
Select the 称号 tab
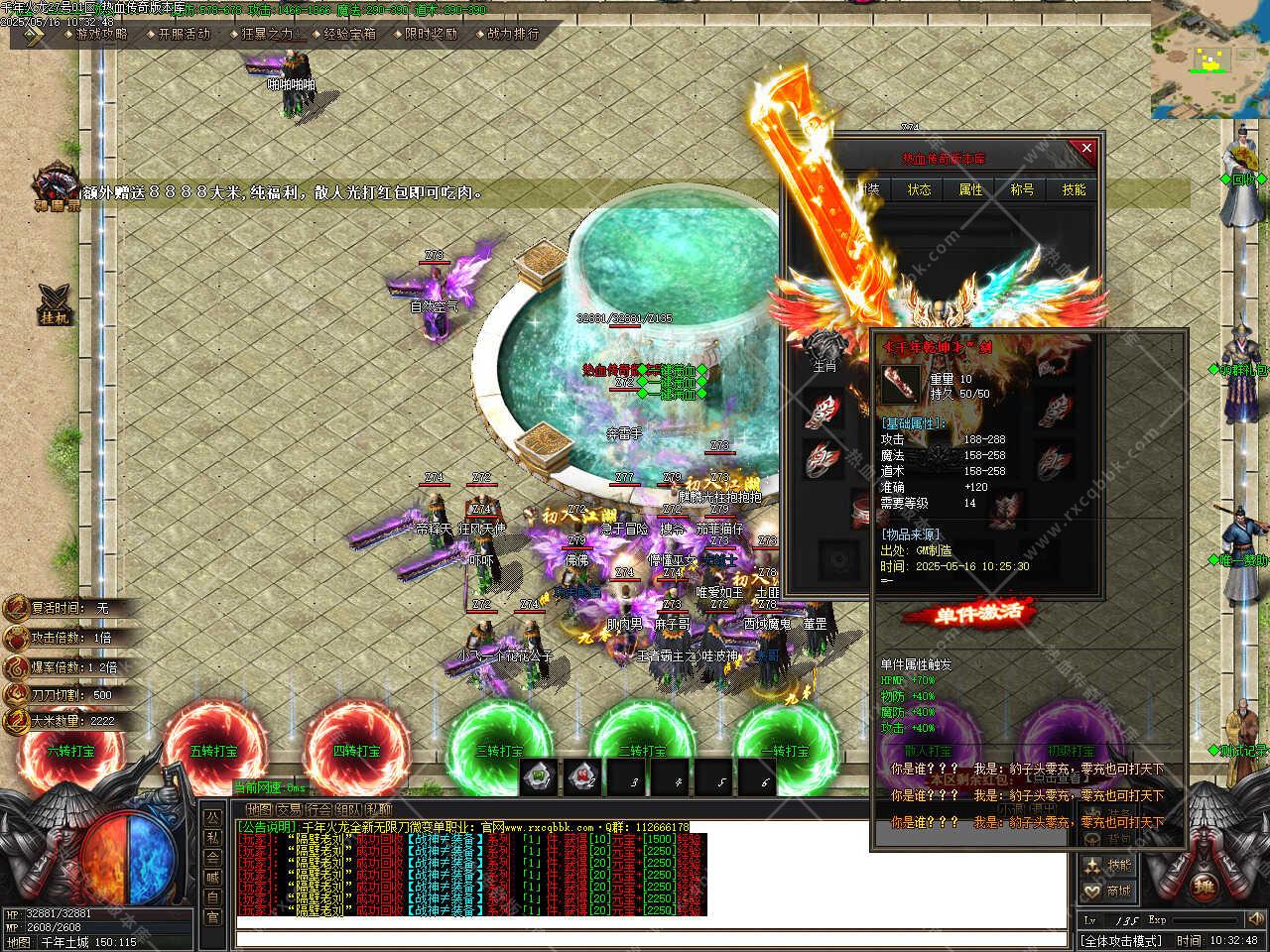tap(1021, 189)
